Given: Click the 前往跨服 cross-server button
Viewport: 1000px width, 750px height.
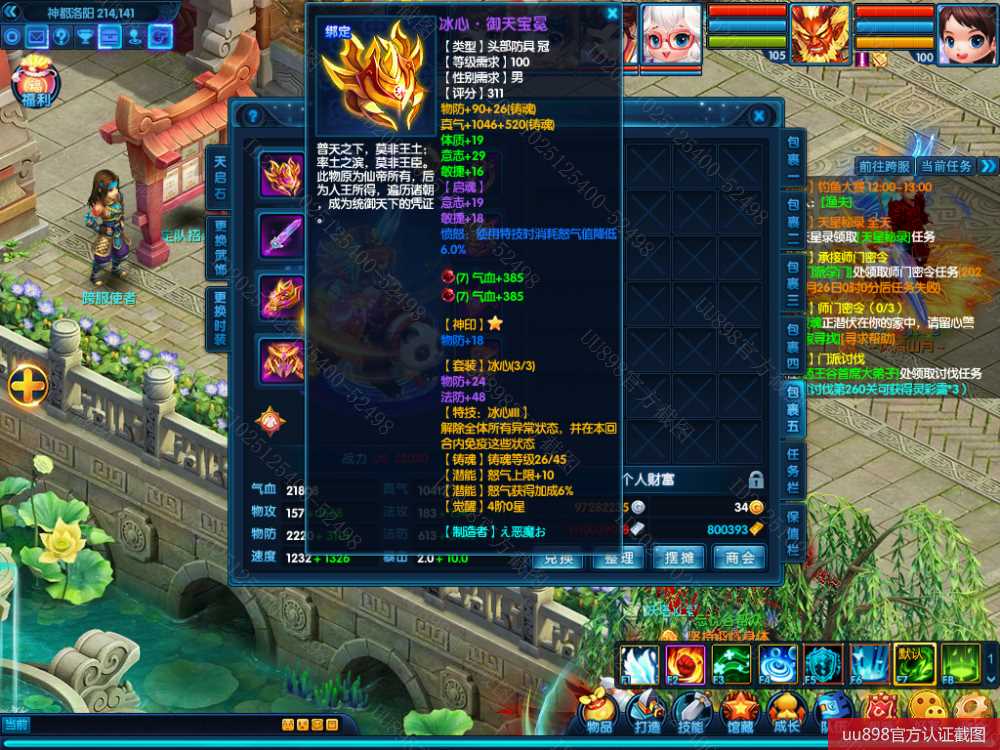Looking at the screenshot, I should tap(885, 166).
